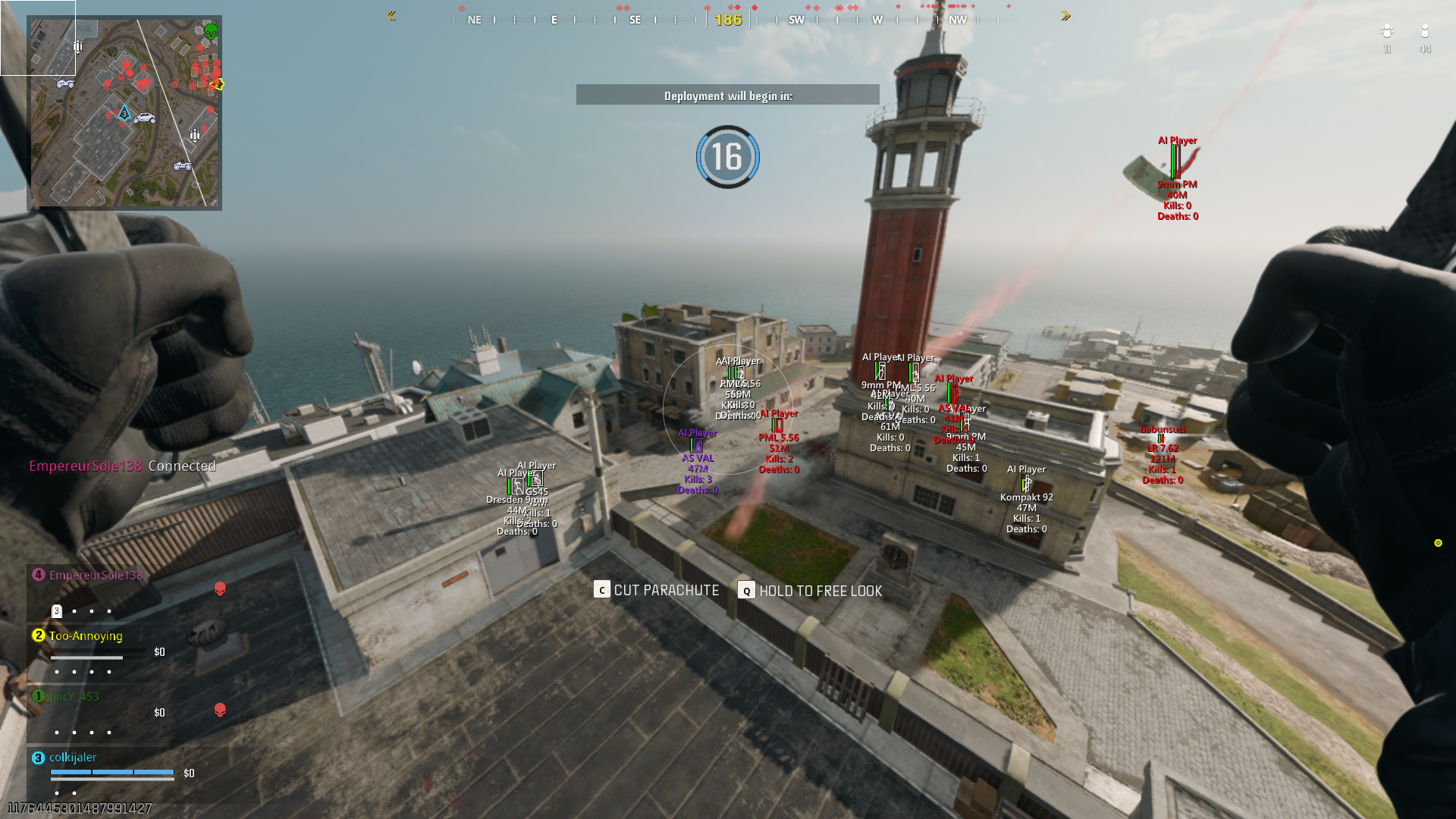Click the red skull beside JuicY_453
The width and height of the screenshot is (1456, 819).
(220, 711)
